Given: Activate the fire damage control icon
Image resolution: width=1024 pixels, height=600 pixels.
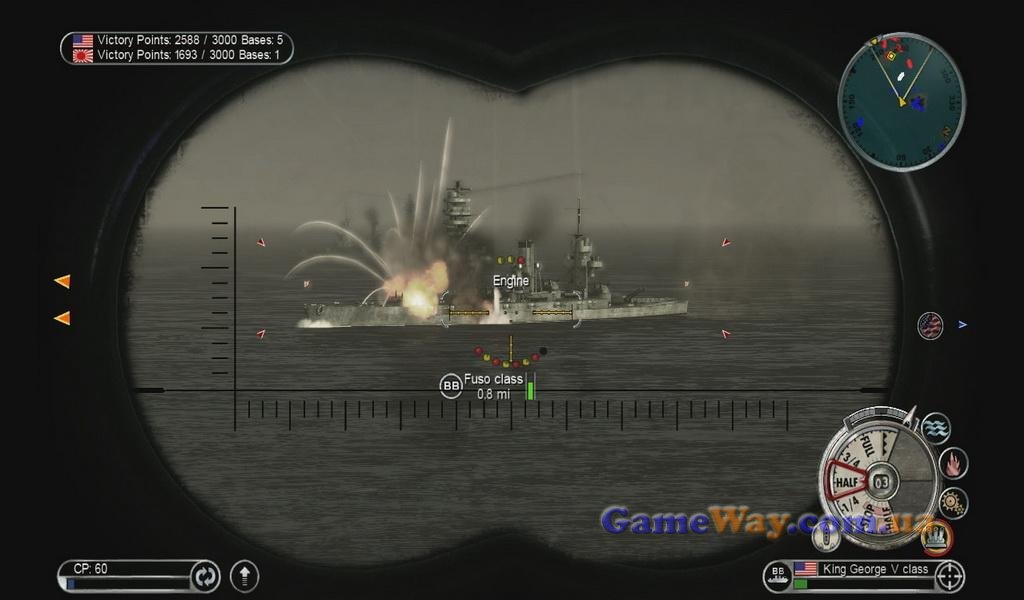Looking at the screenshot, I should click(x=954, y=463).
